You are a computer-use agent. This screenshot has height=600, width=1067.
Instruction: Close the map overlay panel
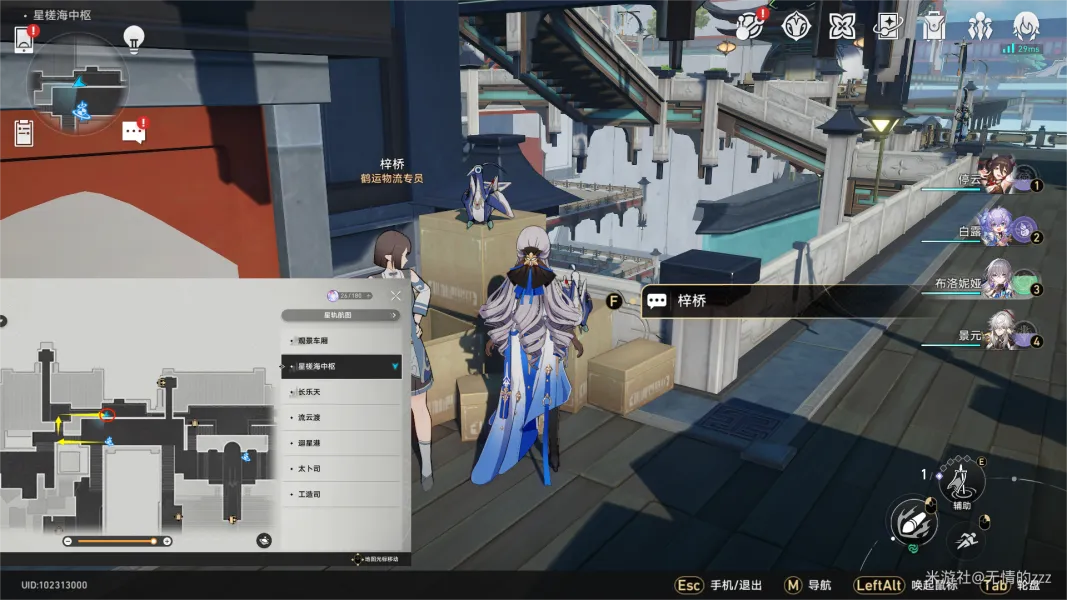pos(395,296)
